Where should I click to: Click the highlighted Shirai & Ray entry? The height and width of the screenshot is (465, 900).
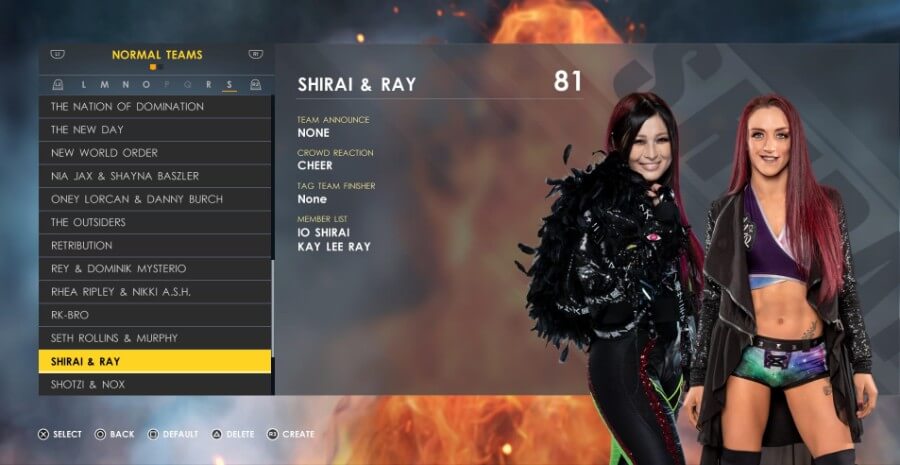(x=155, y=361)
